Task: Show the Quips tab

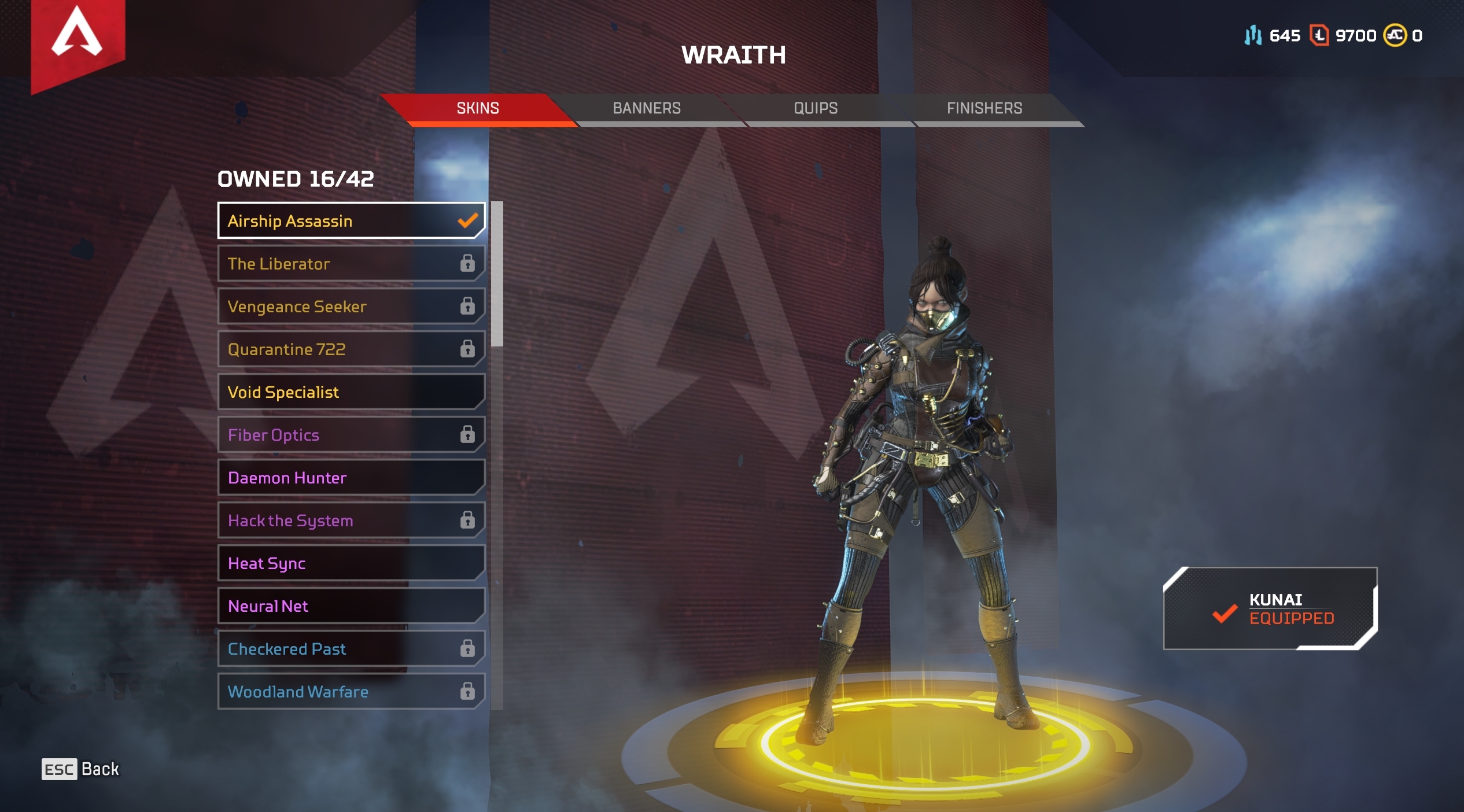Action: click(815, 108)
